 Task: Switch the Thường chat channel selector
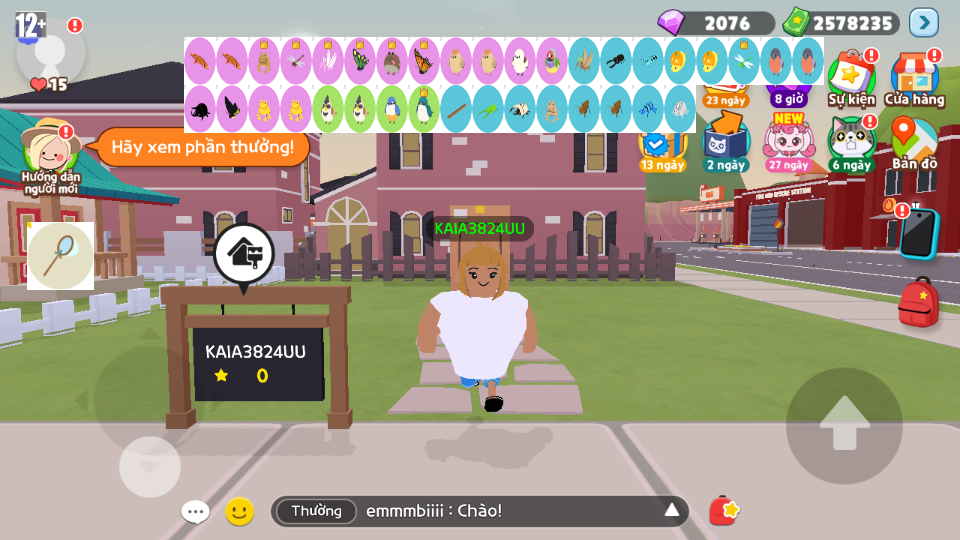click(x=316, y=511)
